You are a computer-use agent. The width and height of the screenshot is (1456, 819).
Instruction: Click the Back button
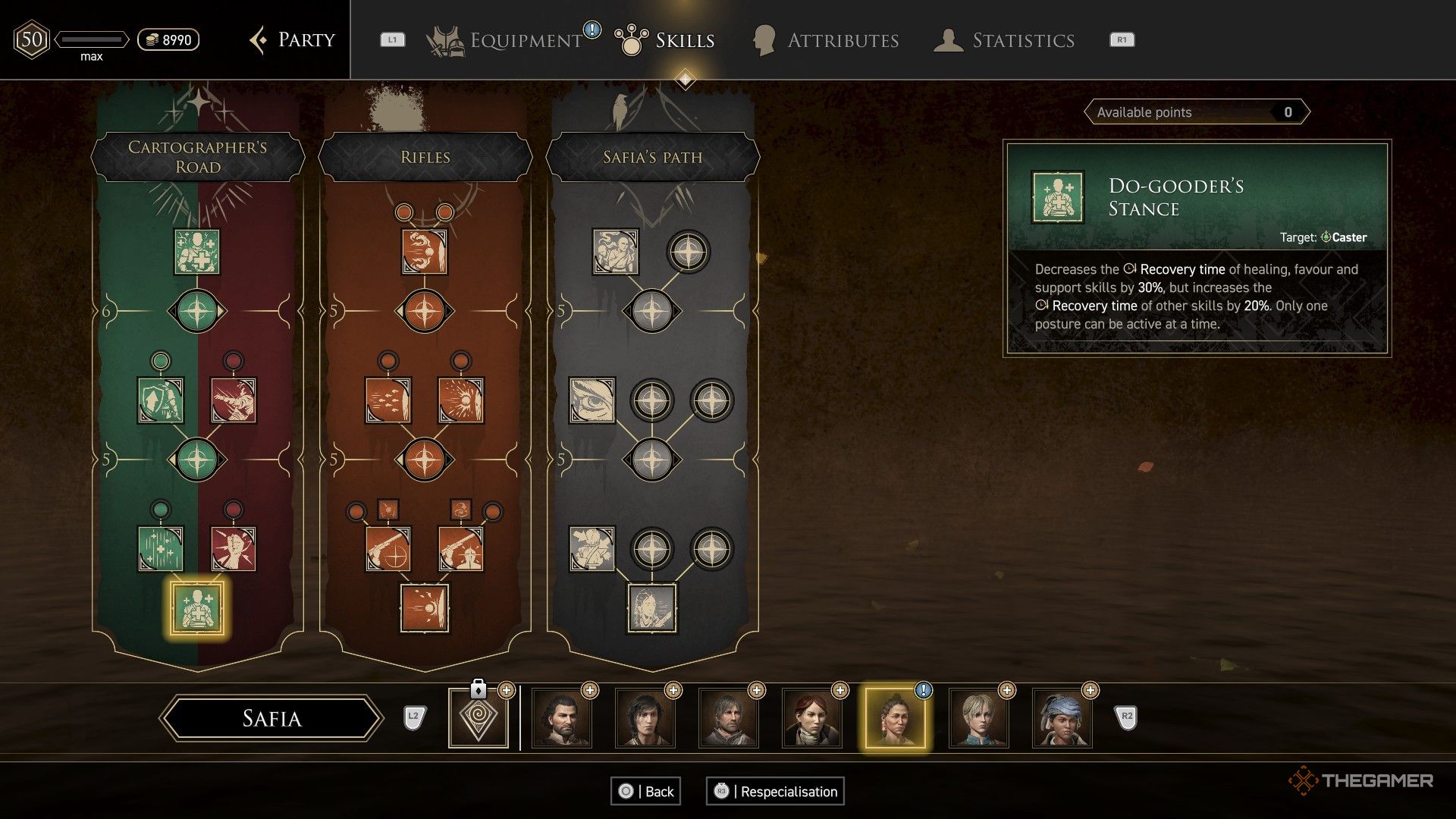646,791
